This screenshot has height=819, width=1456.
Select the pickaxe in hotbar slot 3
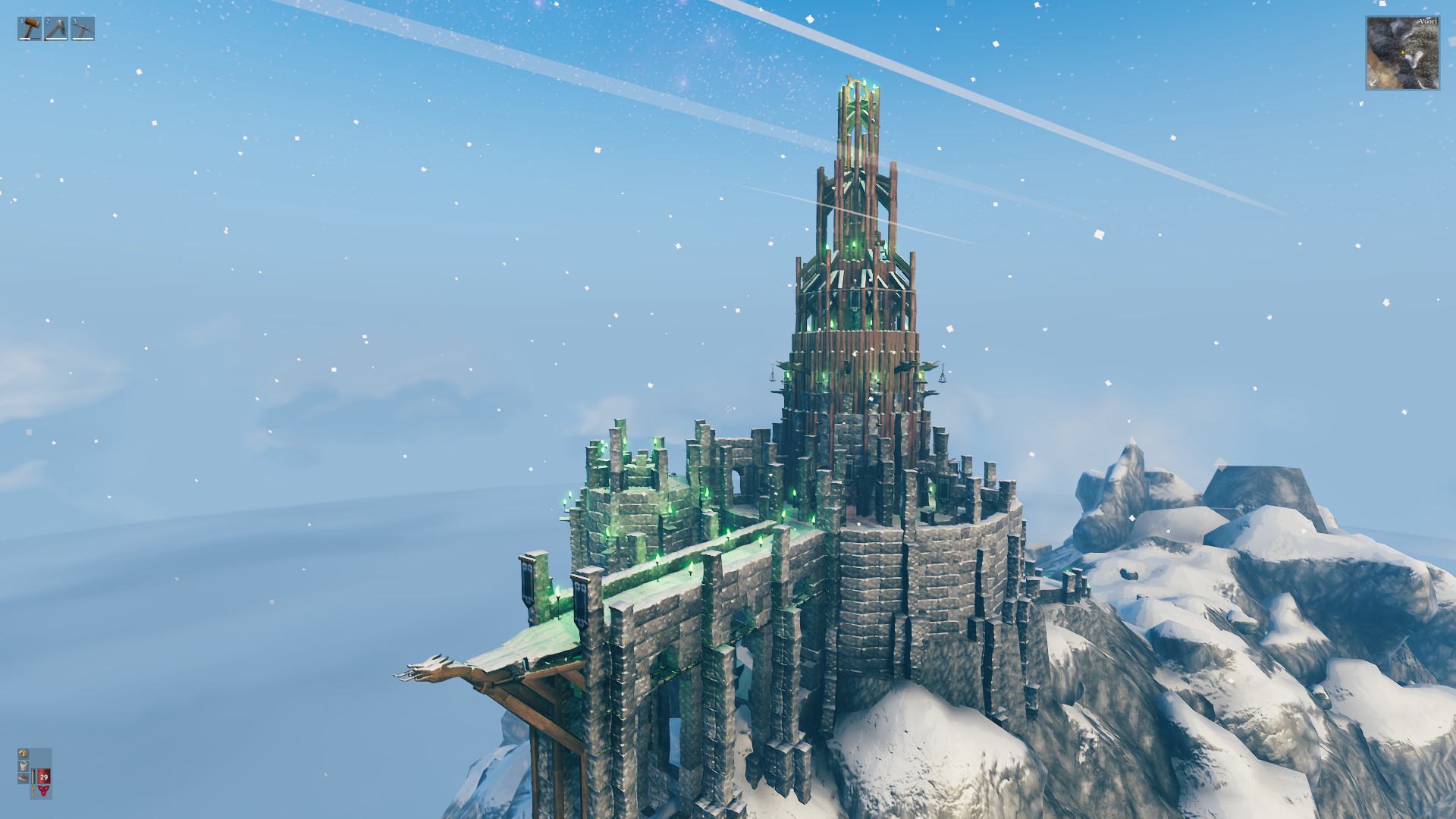coord(83,30)
